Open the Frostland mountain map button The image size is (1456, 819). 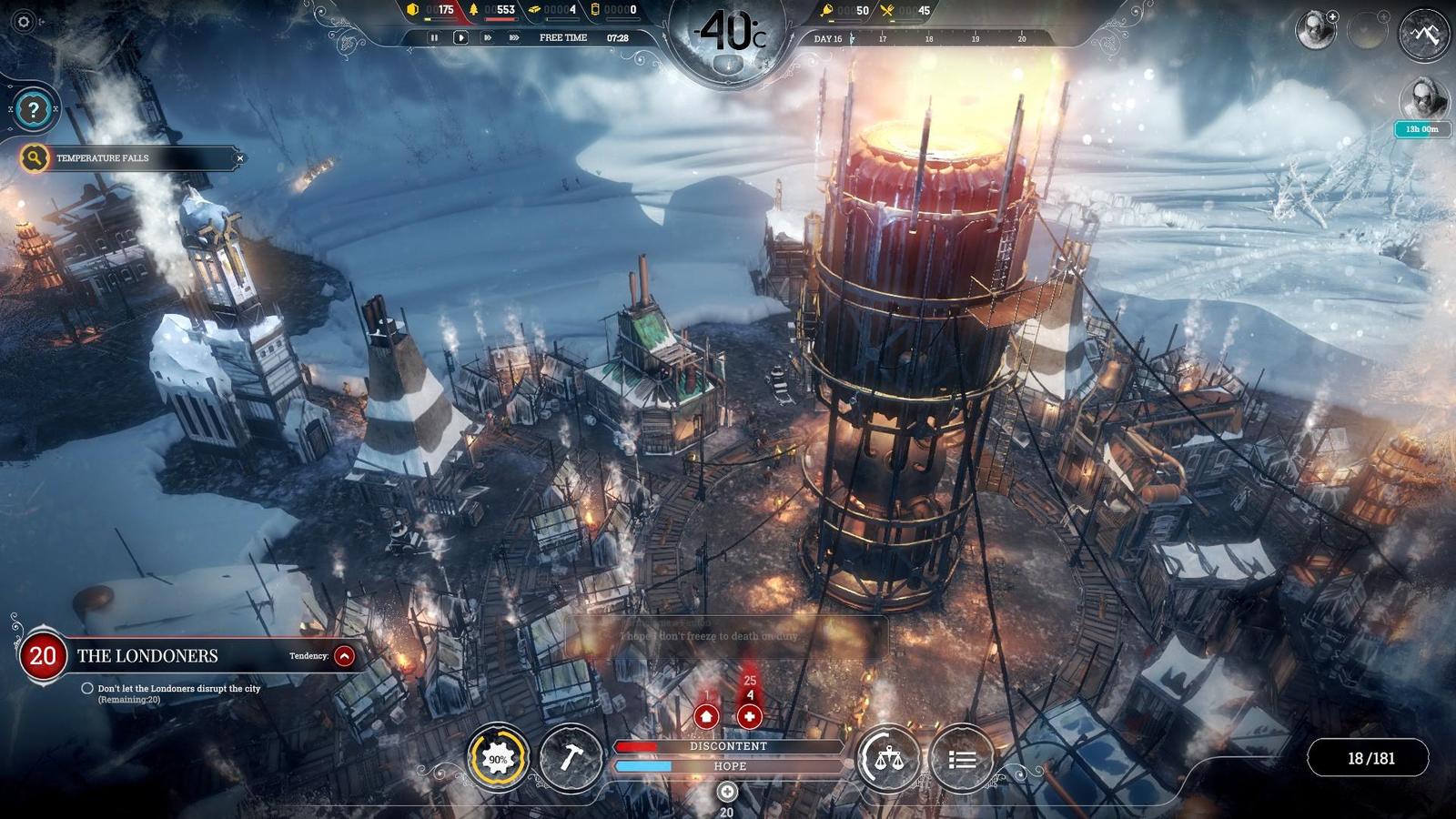point(1424,35)
